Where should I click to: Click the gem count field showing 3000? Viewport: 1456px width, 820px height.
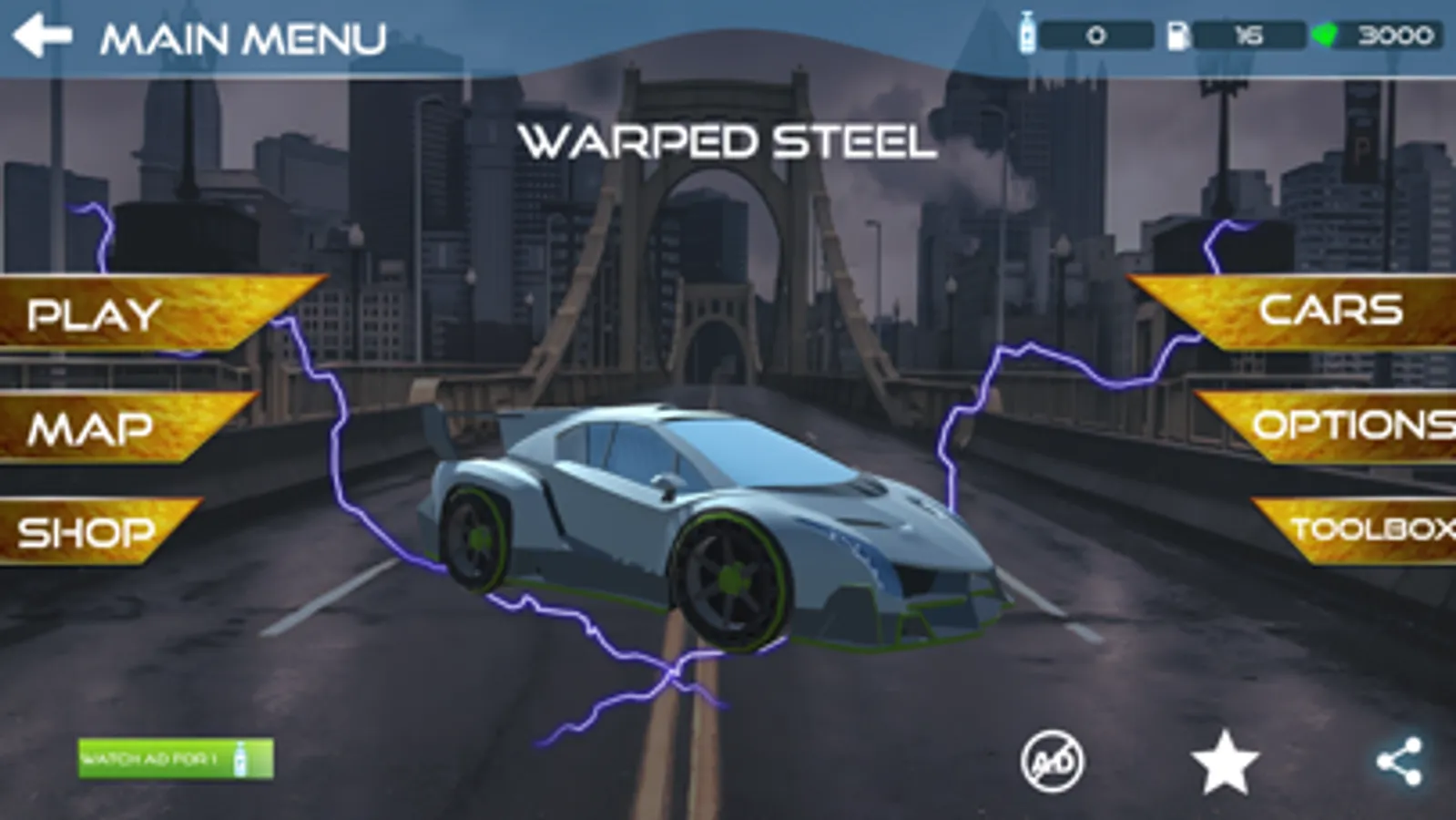1386,35
